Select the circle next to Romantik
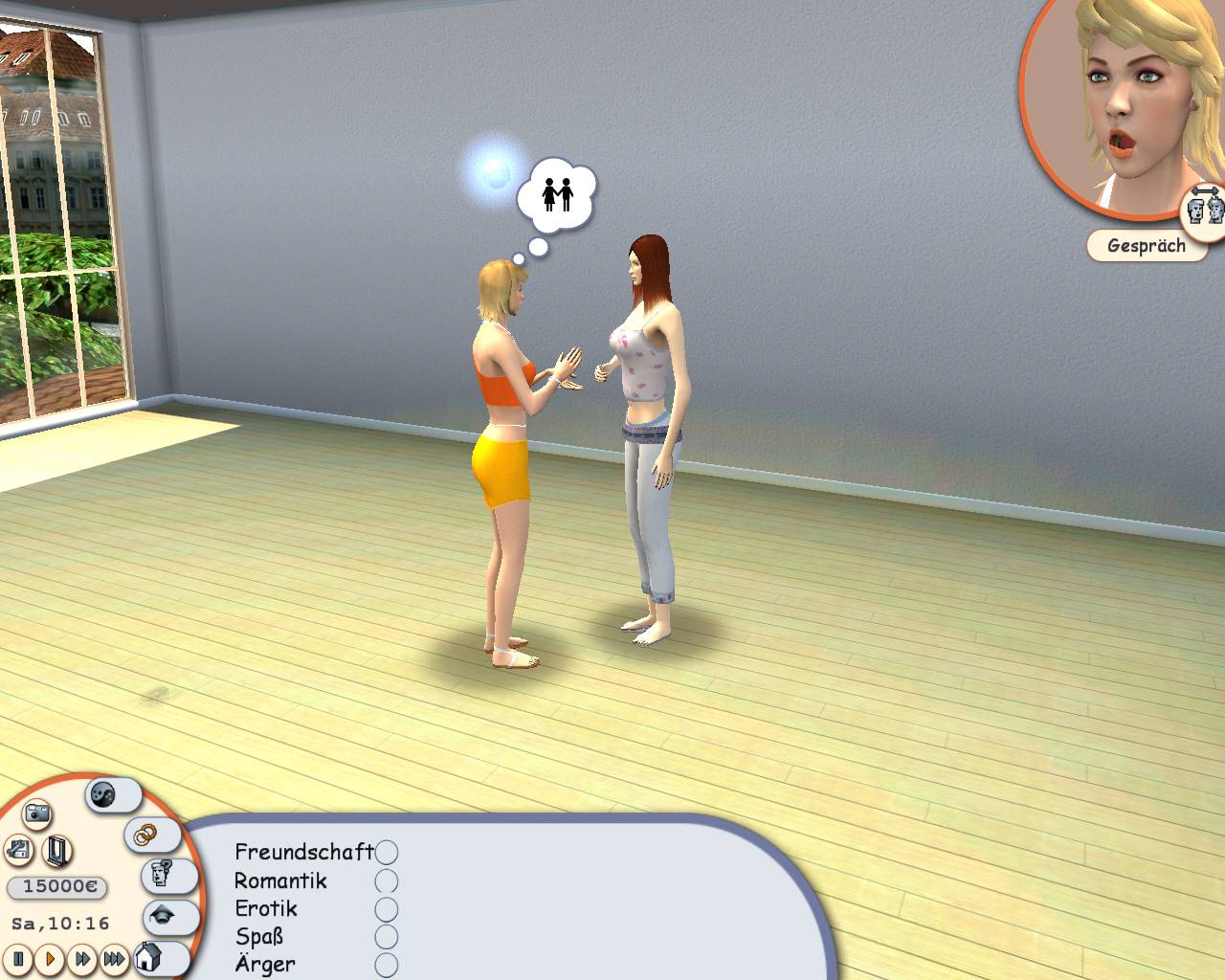This screenshot has width=1225, height=980. [386, 881]
